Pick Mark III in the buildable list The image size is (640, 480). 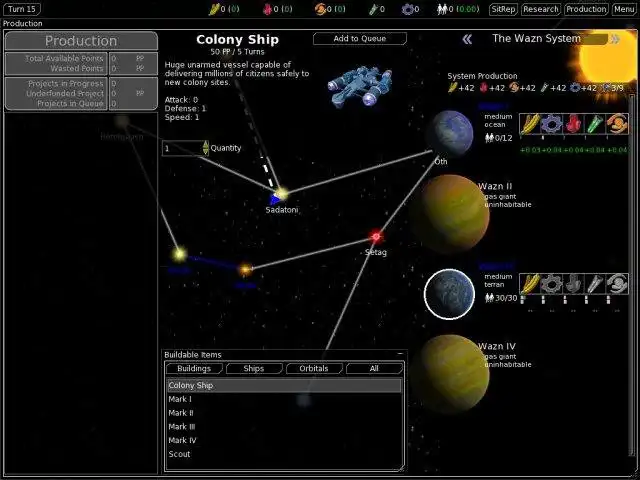tap(284, 427)
